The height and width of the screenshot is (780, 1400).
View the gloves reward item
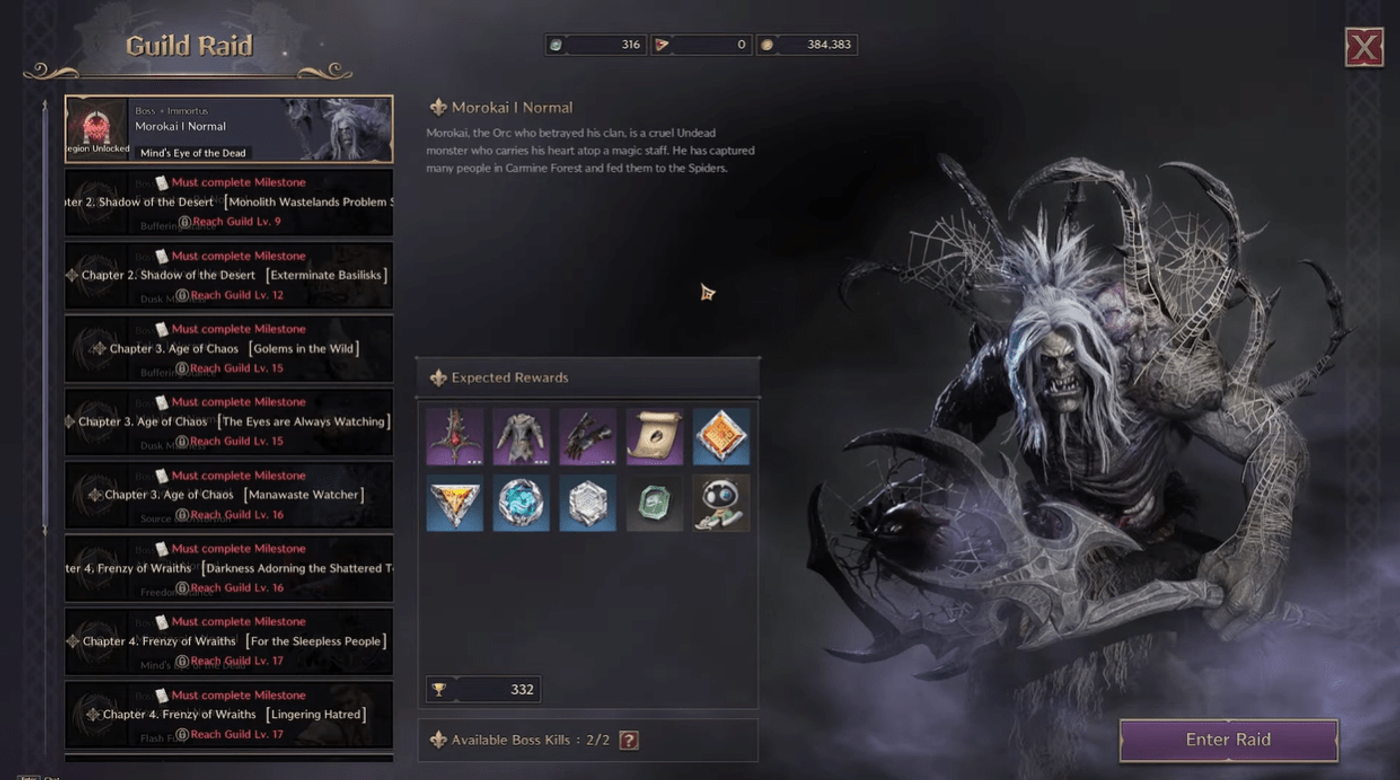[x=588, y=436]
